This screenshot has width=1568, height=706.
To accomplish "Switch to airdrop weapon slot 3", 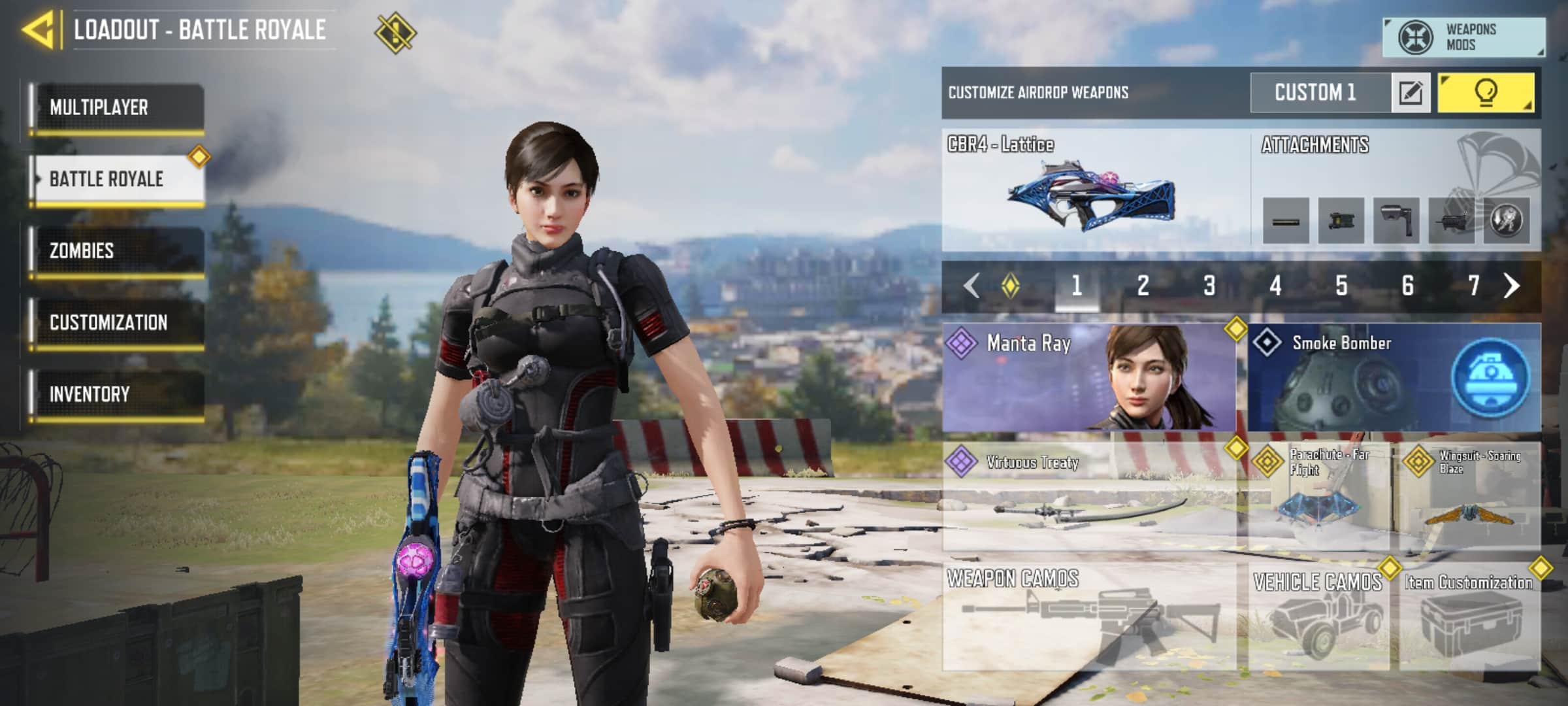I will click(1209, 286).
